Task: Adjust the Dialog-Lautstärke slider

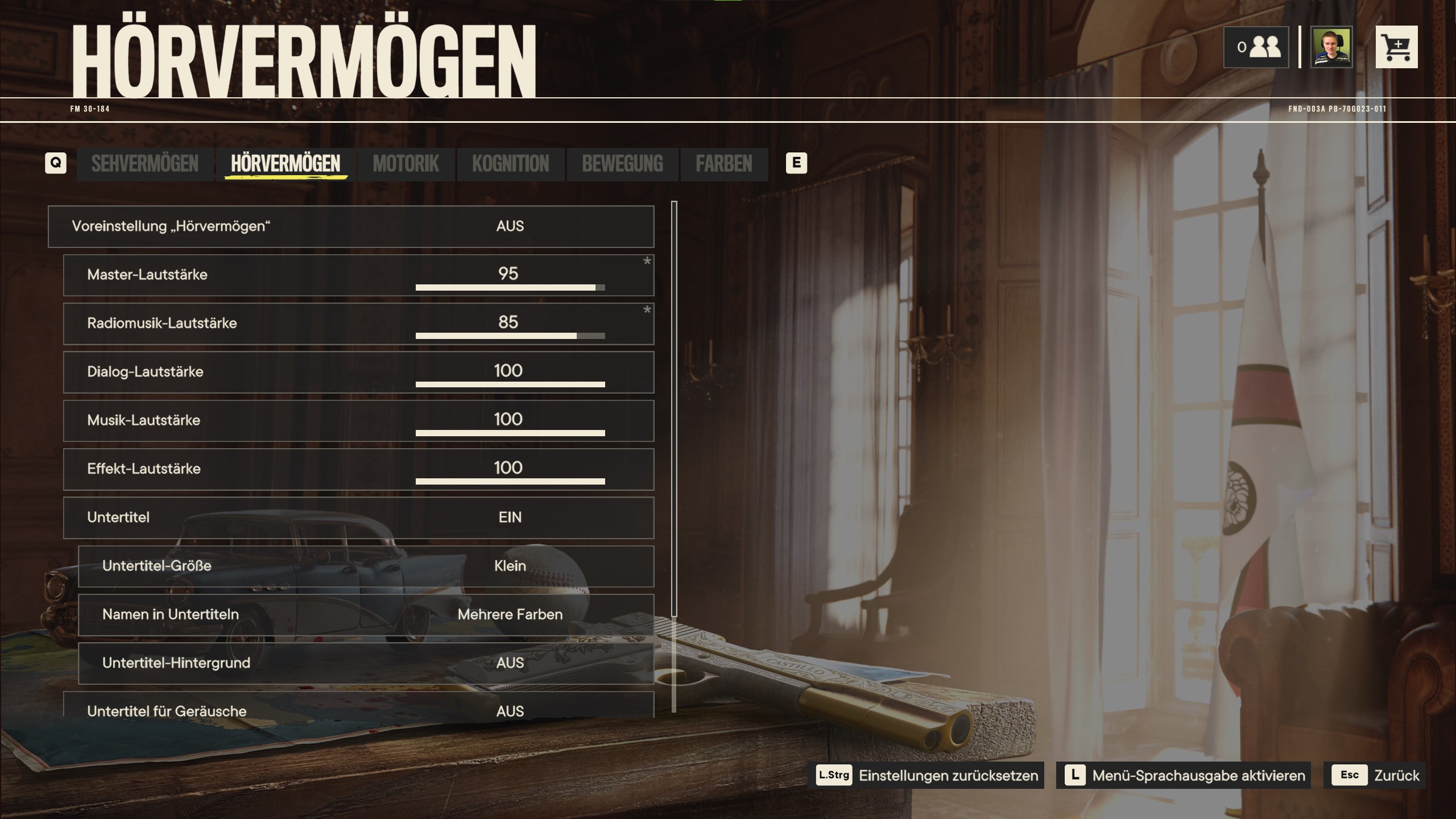Action: coord(510,384)
